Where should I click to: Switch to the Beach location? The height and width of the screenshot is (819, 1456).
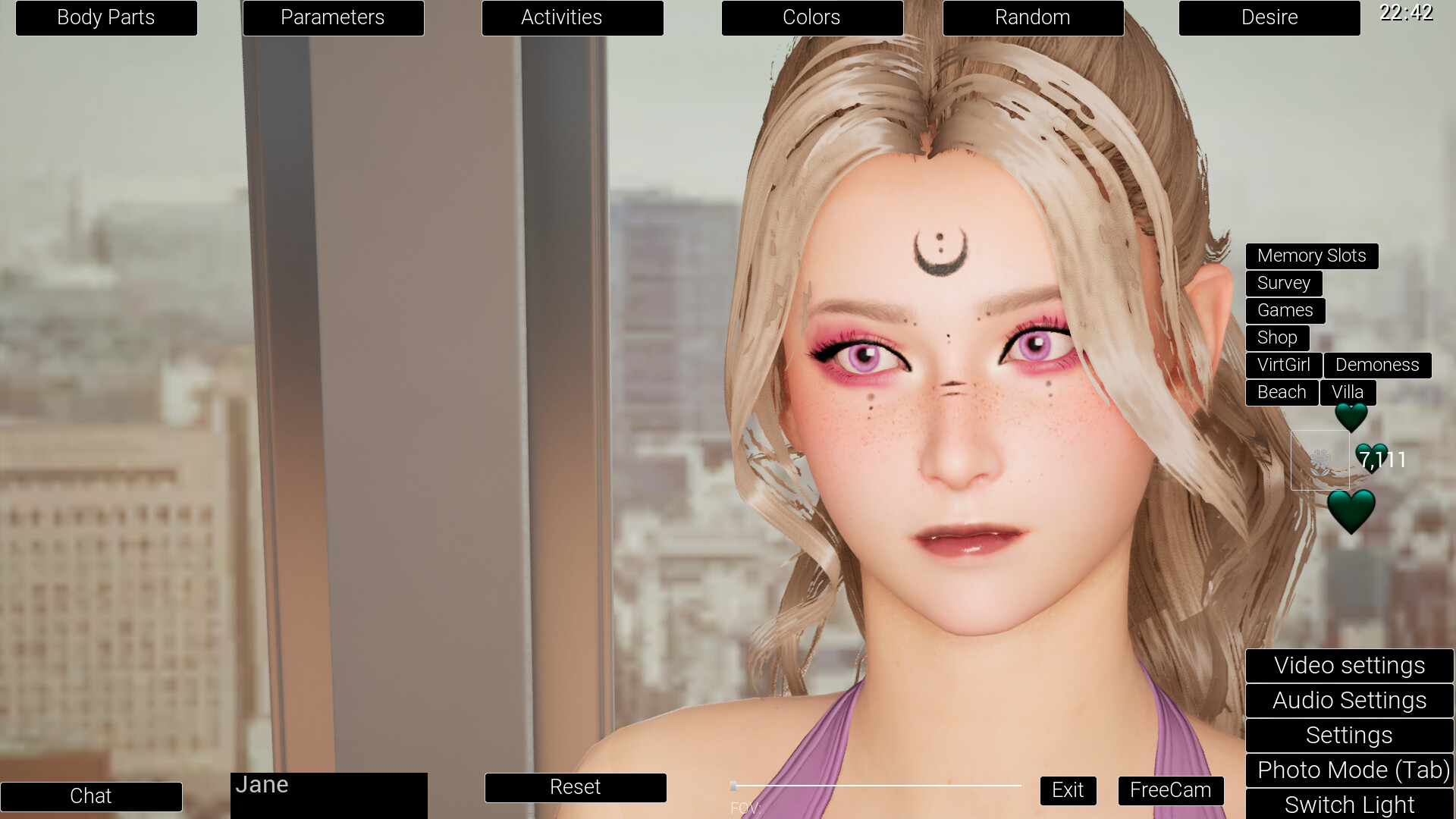tap(1282, 392)
